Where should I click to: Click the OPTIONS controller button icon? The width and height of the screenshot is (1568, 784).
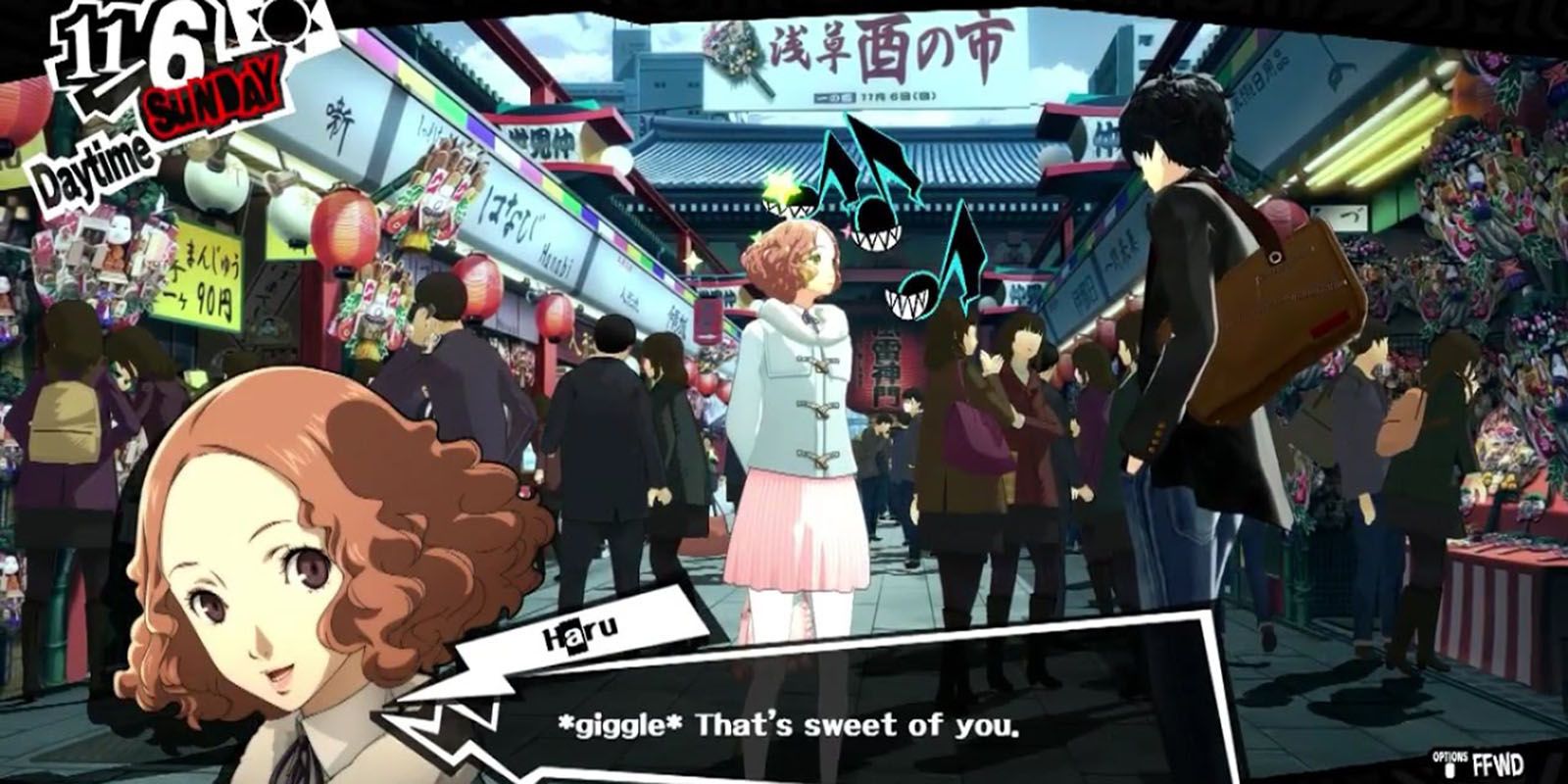point(1449,770)
